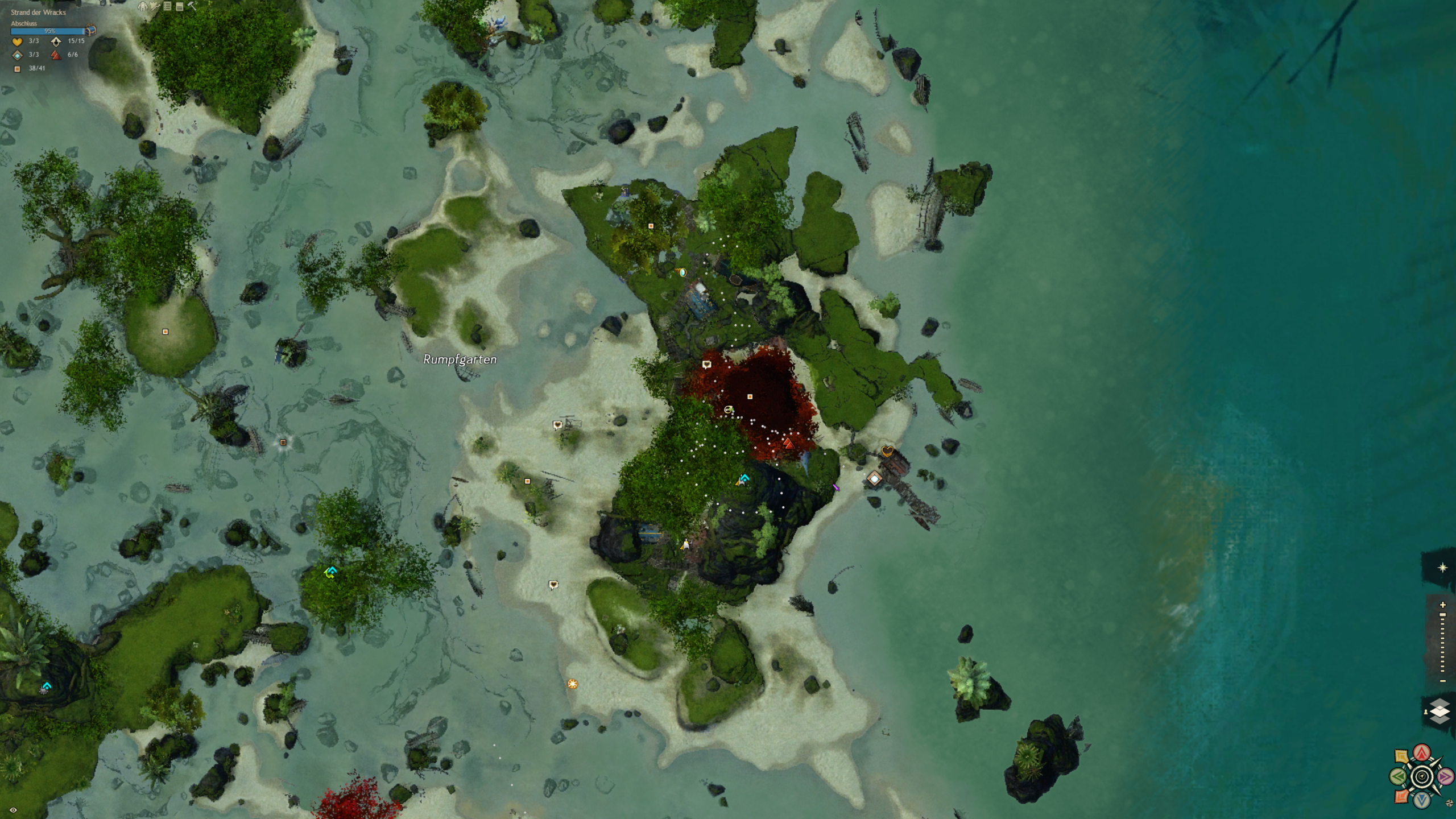Click the hammer icon in top toolbar
The image size is (1456, 819).
pos(192,6)
